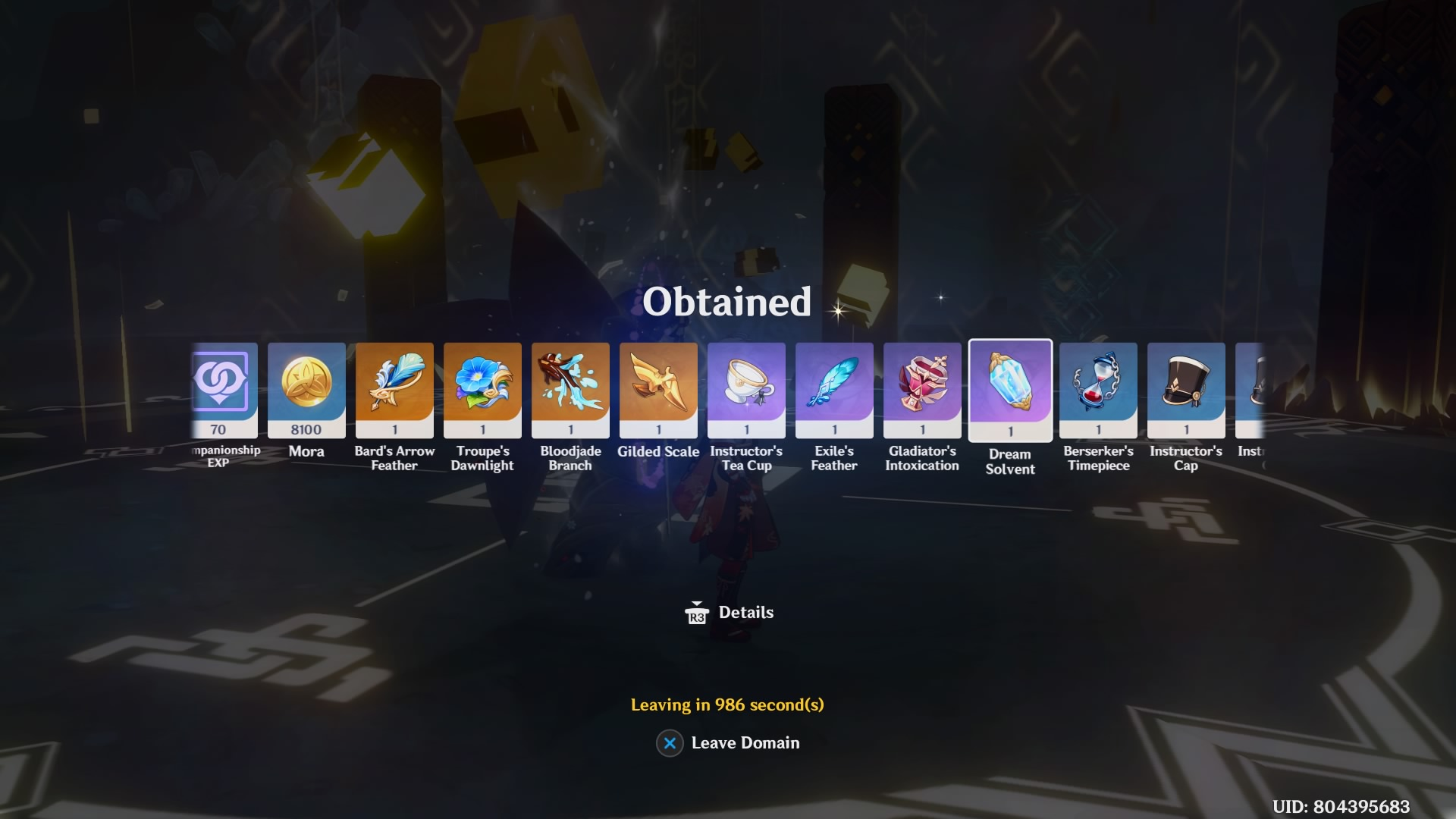This screenshot has width=1456, height=819.
Task: Click the leaving countdown timer text
Action: (x=726, y=703)
